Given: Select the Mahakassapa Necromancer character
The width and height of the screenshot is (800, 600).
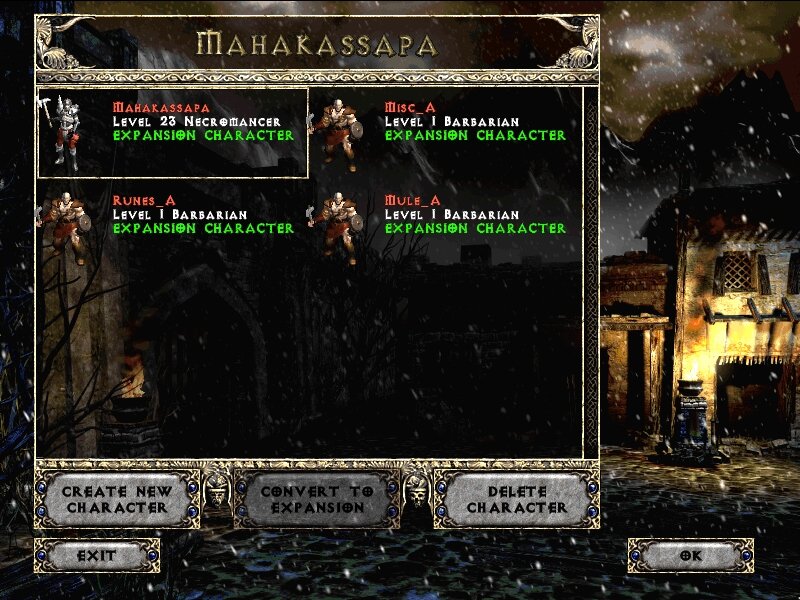Looking at the screenshot, I should tap(172, 132).
